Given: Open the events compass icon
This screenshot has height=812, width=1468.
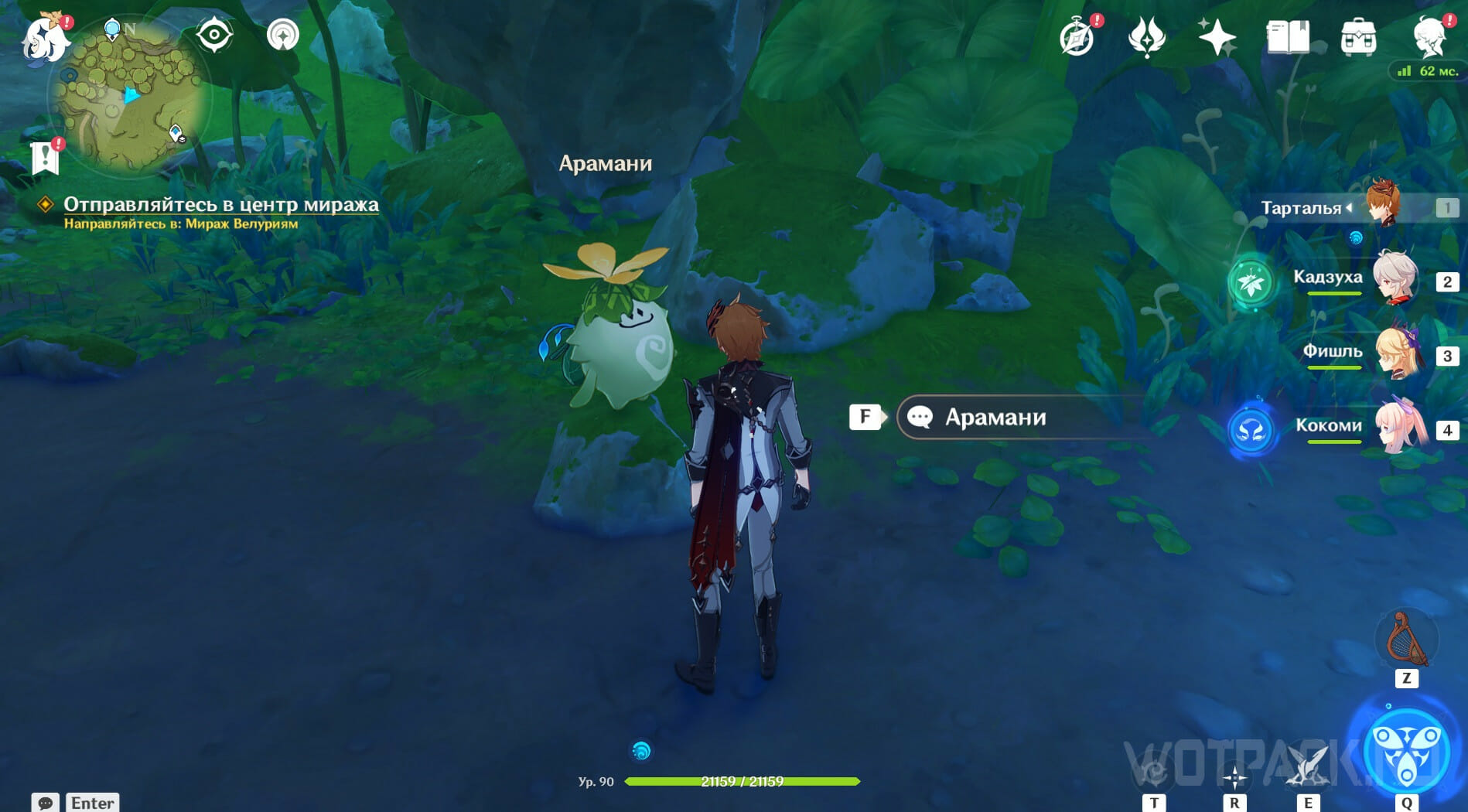Looking at the screenshot, I should pos(1077,37).
